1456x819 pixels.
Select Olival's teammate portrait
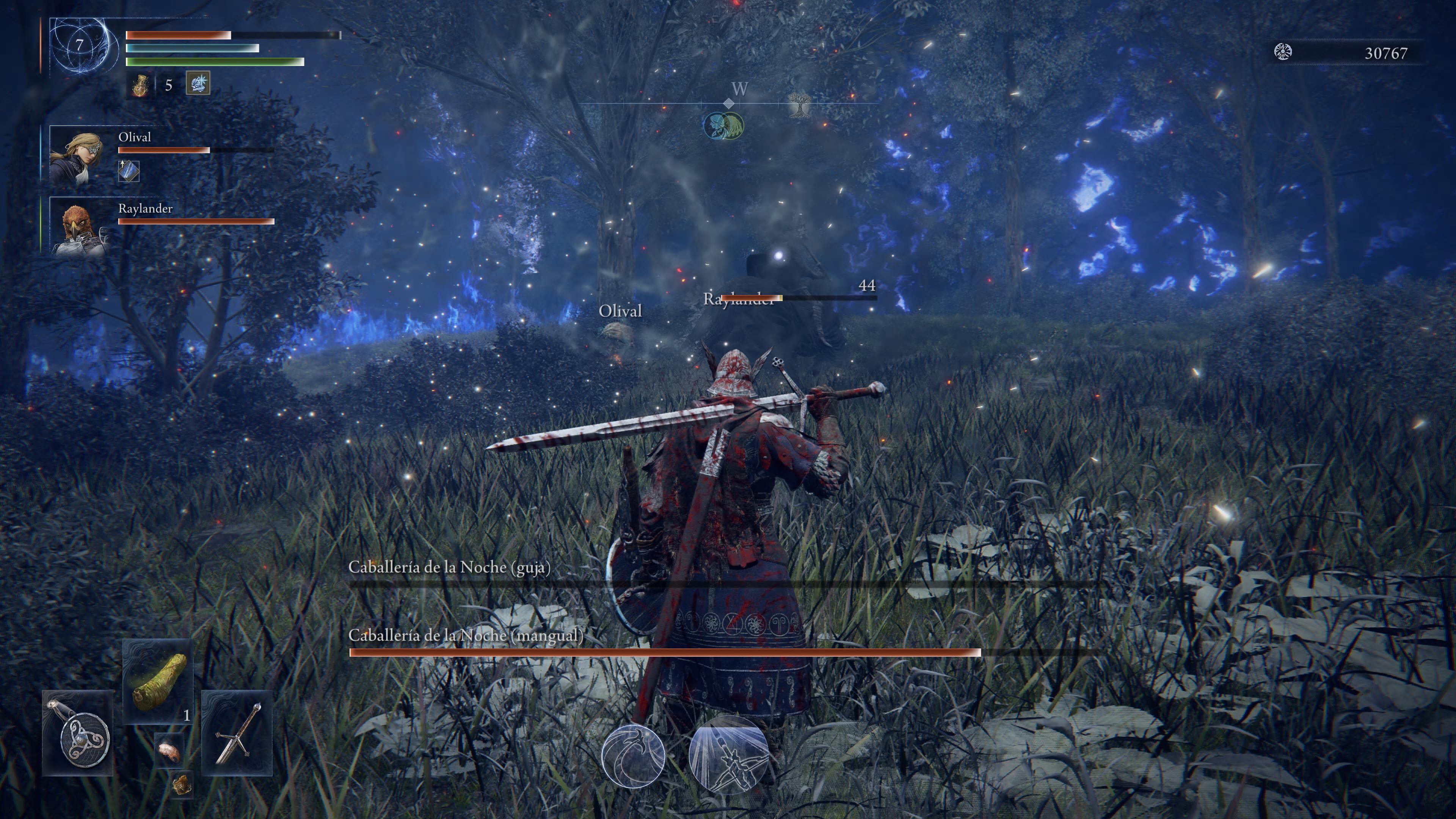coord(76,155)
